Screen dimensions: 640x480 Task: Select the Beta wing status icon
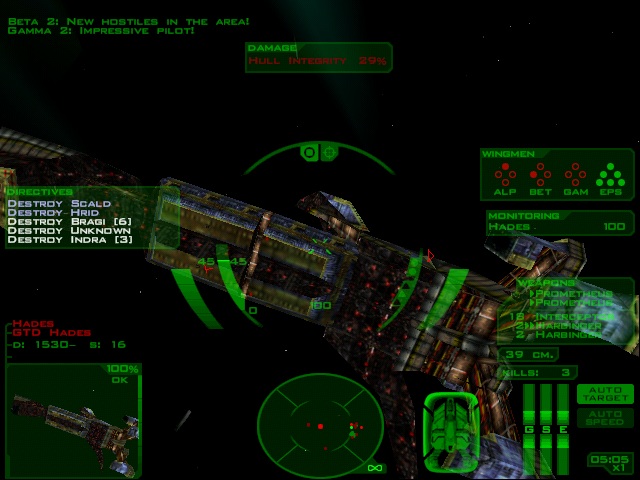539,177
